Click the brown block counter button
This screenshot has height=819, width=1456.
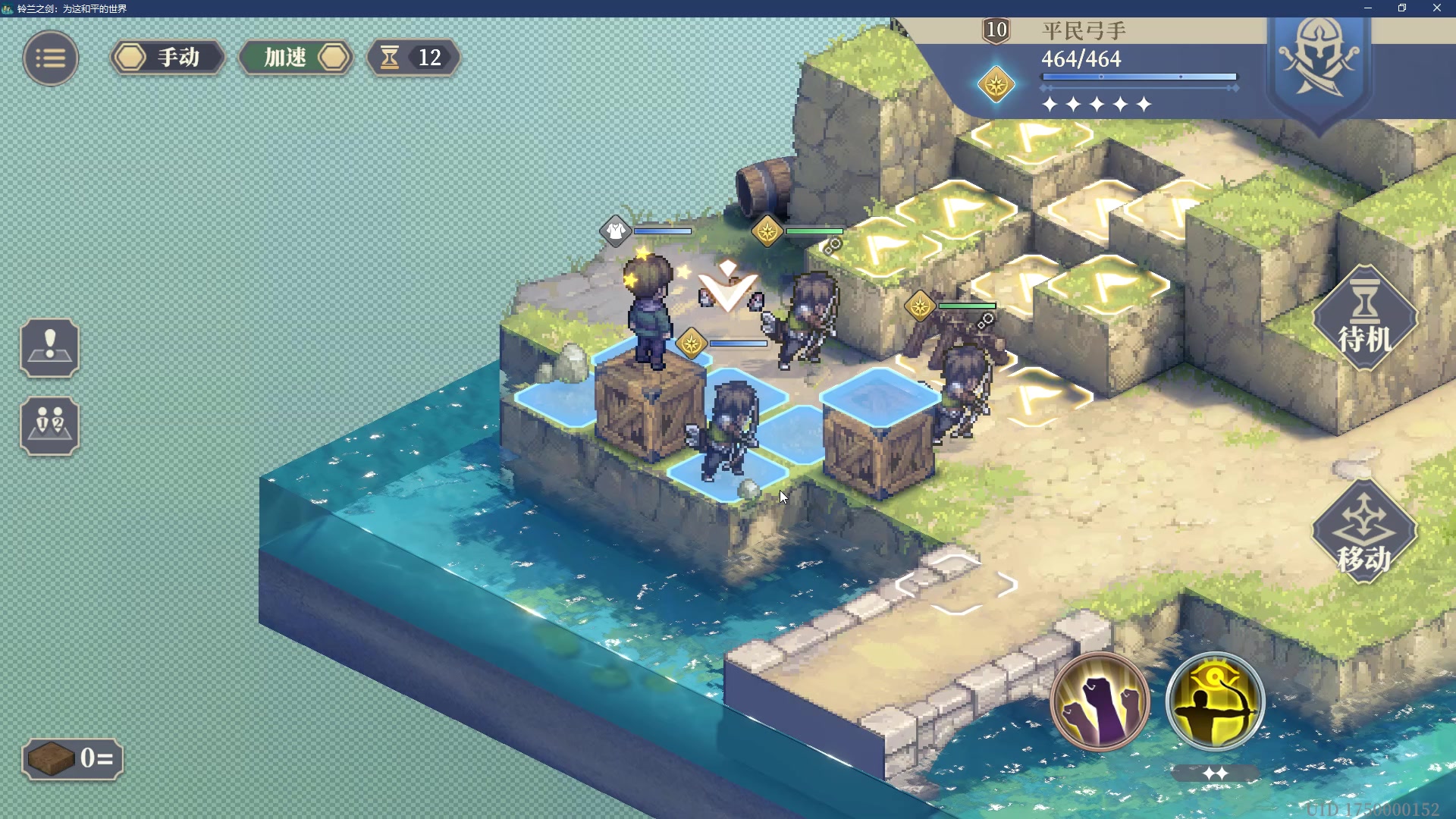[x=72, y=758]
